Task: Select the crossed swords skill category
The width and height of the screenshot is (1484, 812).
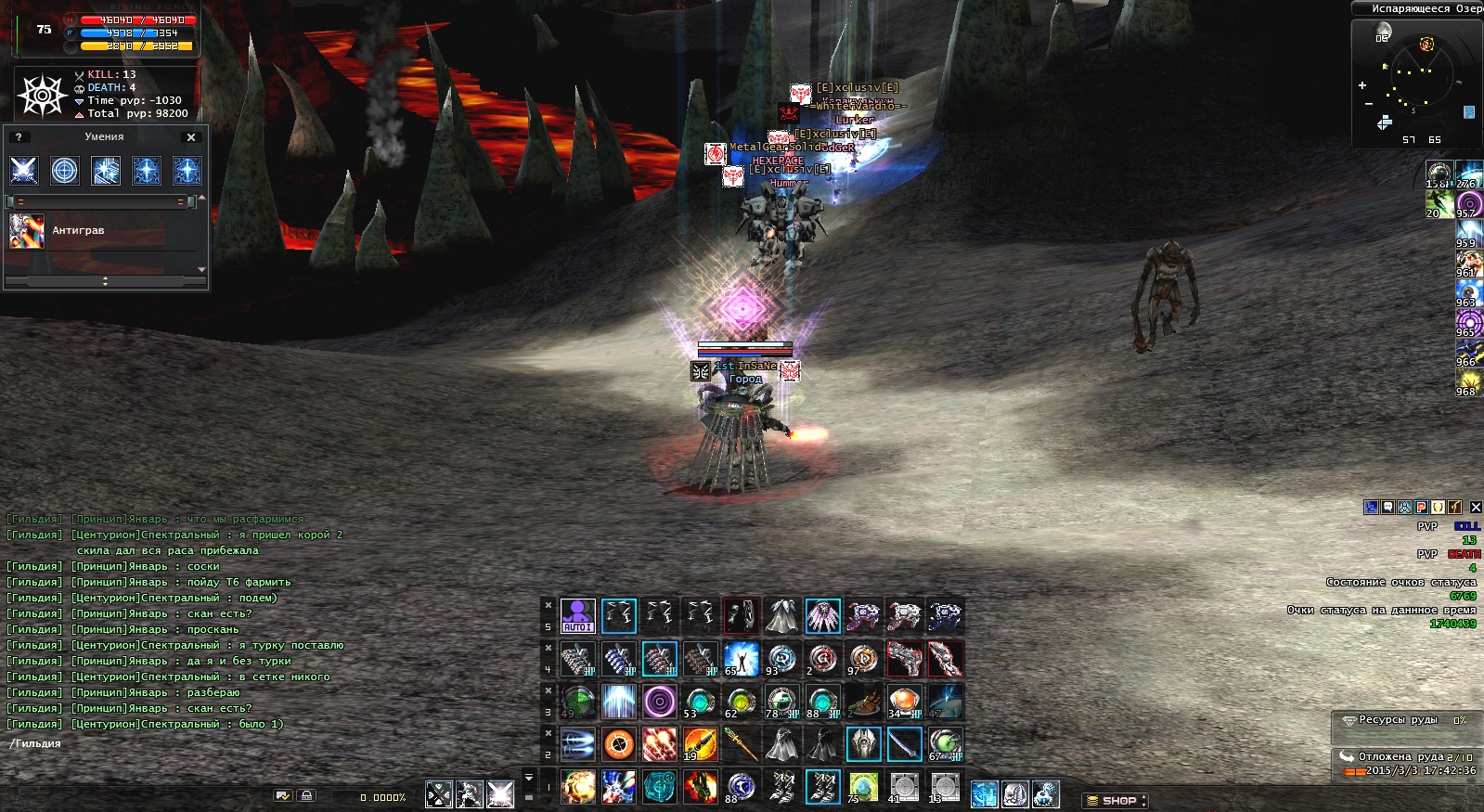Action: (24, 171)
